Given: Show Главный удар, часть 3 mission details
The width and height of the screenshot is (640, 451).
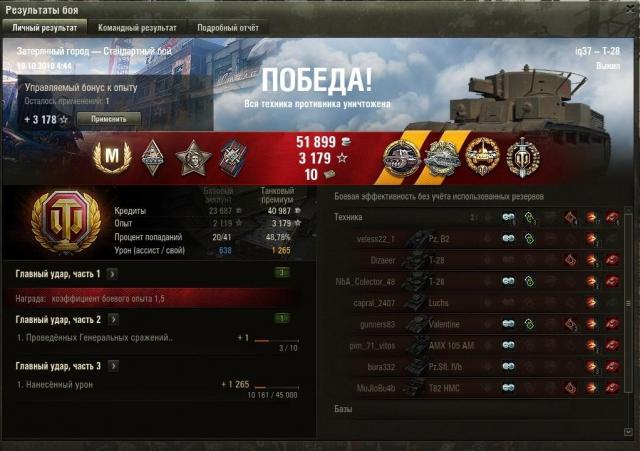Looking at the screenshot, I should [112, 365].
